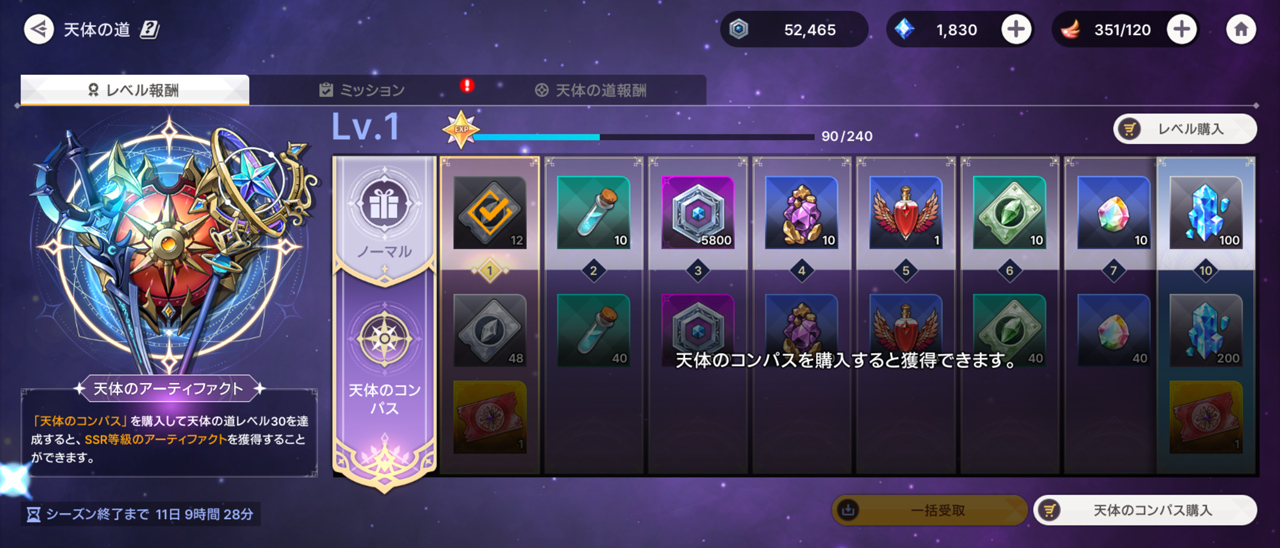
Task: Choose the level 7 rainbow gem reward
Action: click(1114, 212)
